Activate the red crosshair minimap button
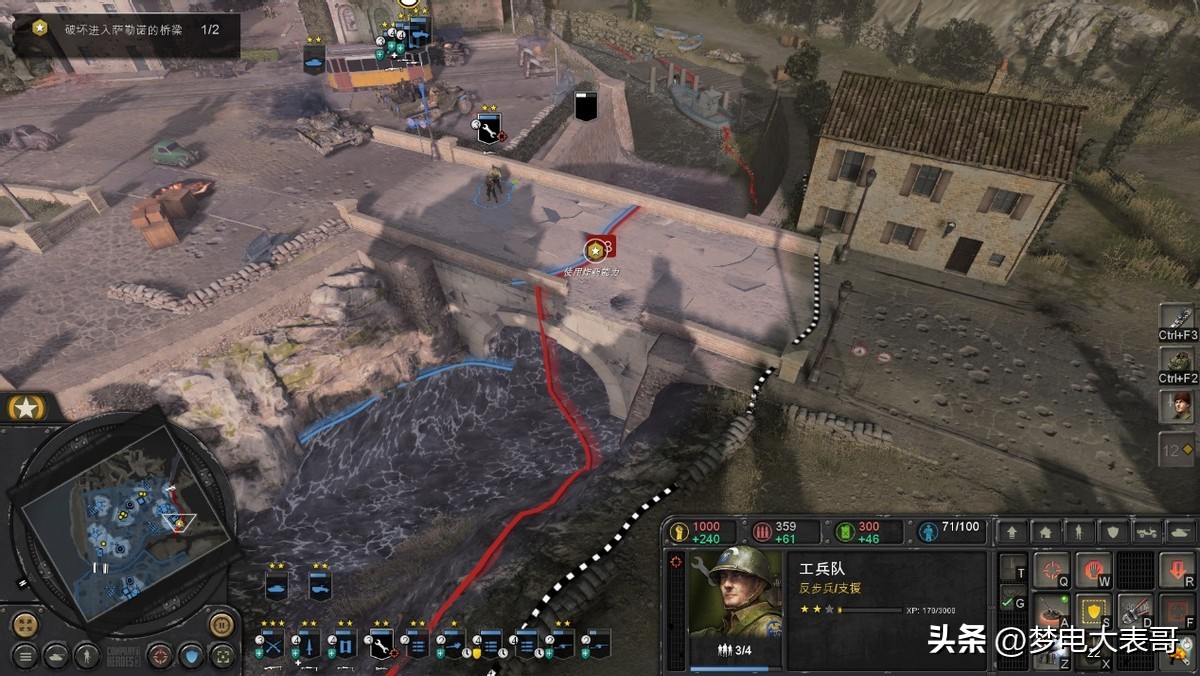The width and height of the screenshot is (1200, 676). click(159, 656)
